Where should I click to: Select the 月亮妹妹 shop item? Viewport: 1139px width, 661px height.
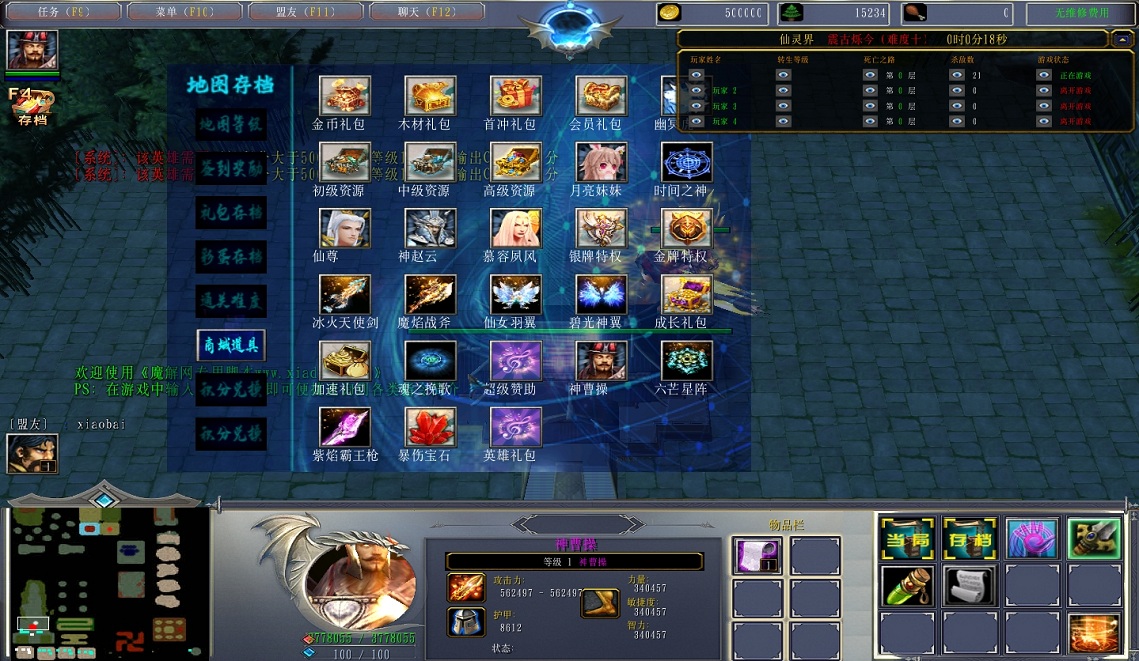point(601,162)
